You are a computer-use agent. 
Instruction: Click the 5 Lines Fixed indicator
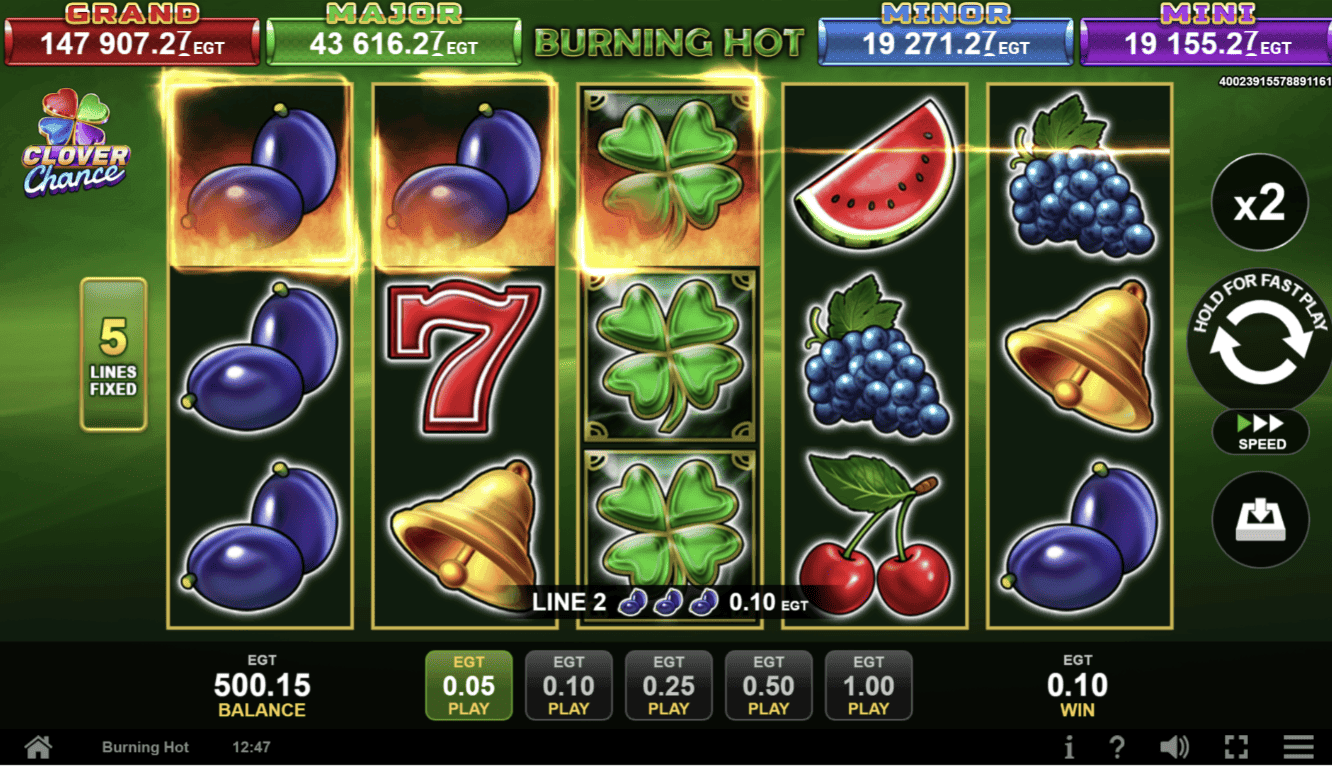[113, 354]
